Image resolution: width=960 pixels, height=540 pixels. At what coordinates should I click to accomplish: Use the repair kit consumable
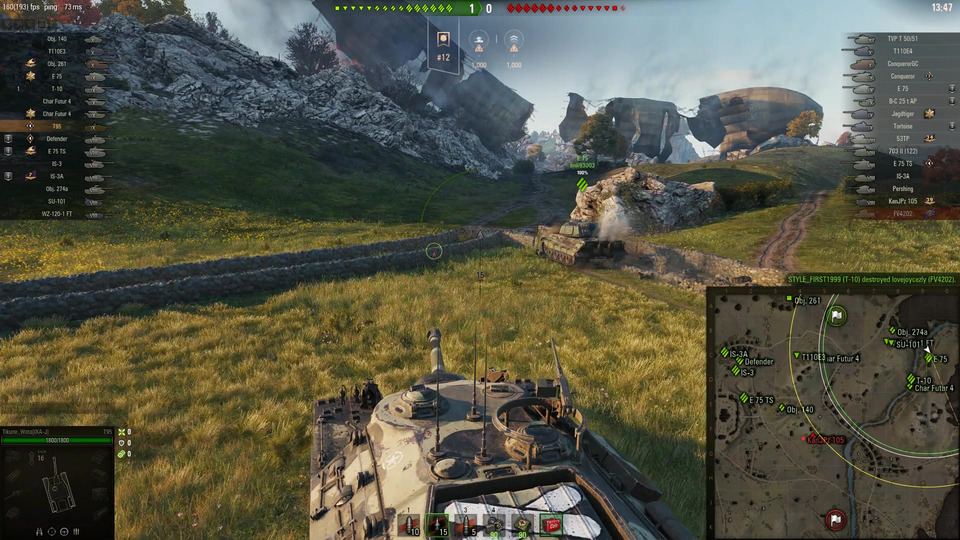coord(494,523)
